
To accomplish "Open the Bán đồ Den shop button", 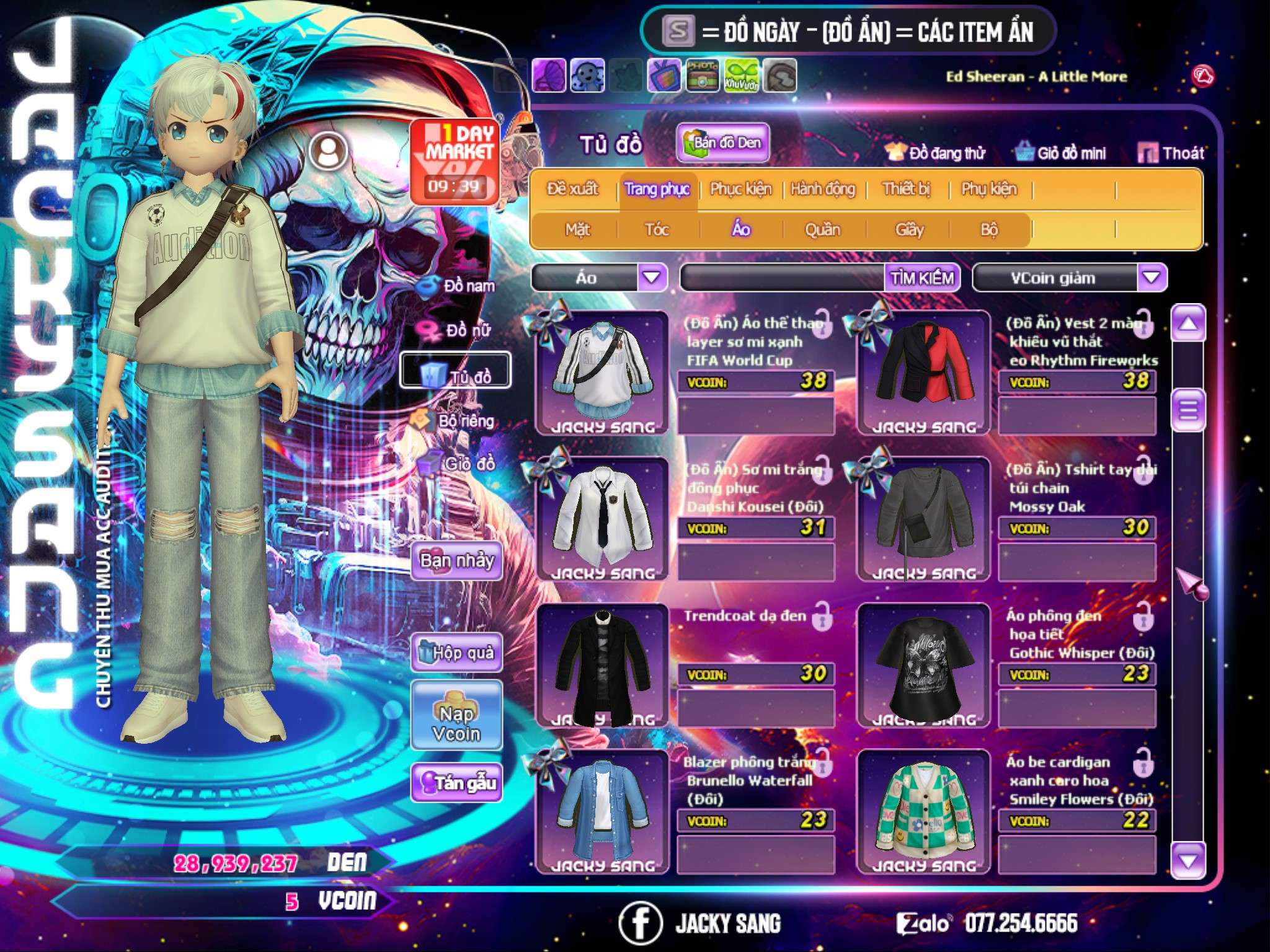I will click(722, 143).
